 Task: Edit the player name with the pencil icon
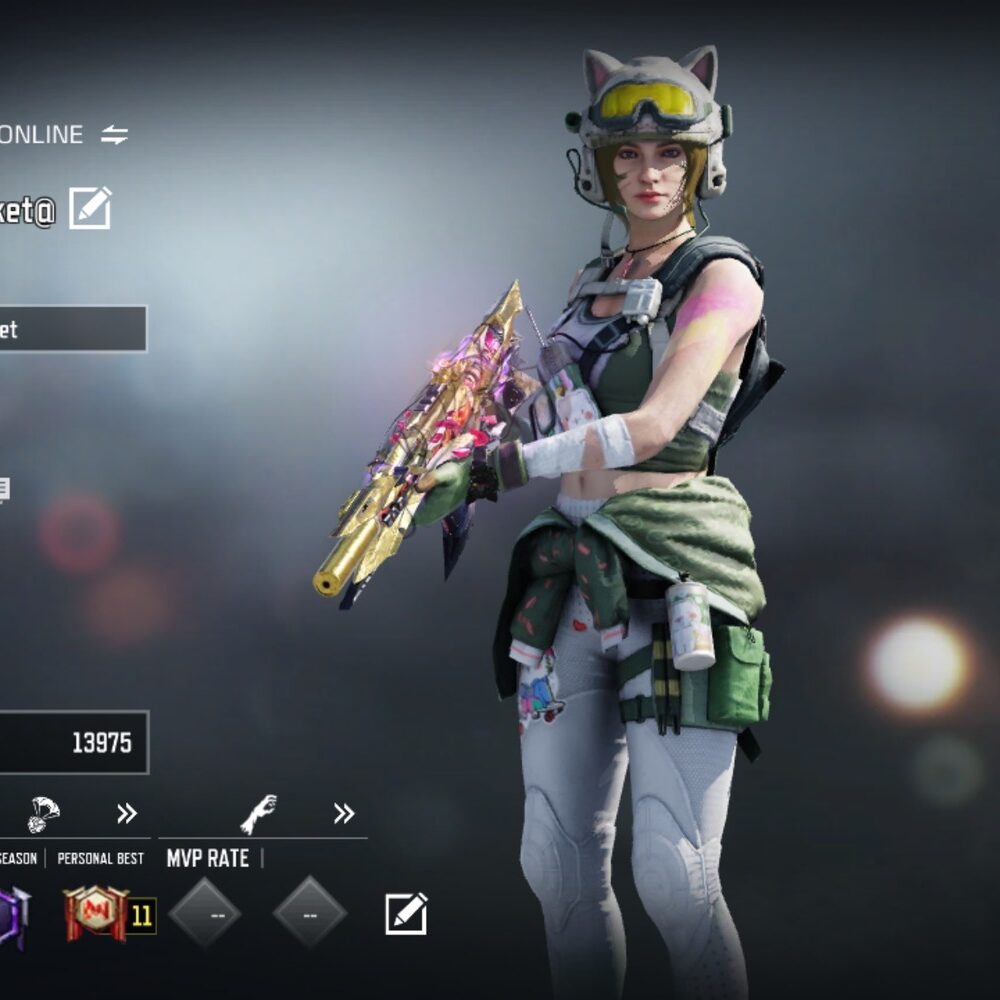(90, 208)
